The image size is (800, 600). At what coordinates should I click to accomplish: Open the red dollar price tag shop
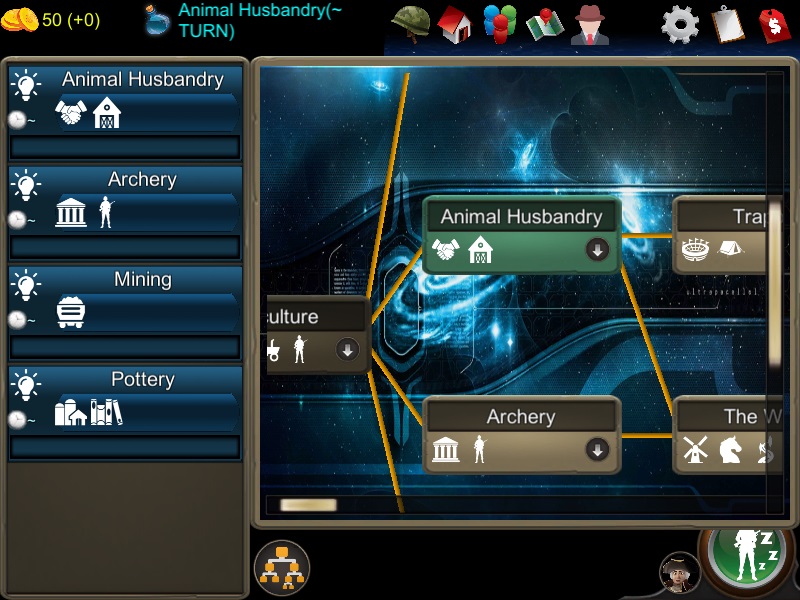click(774, 23)
